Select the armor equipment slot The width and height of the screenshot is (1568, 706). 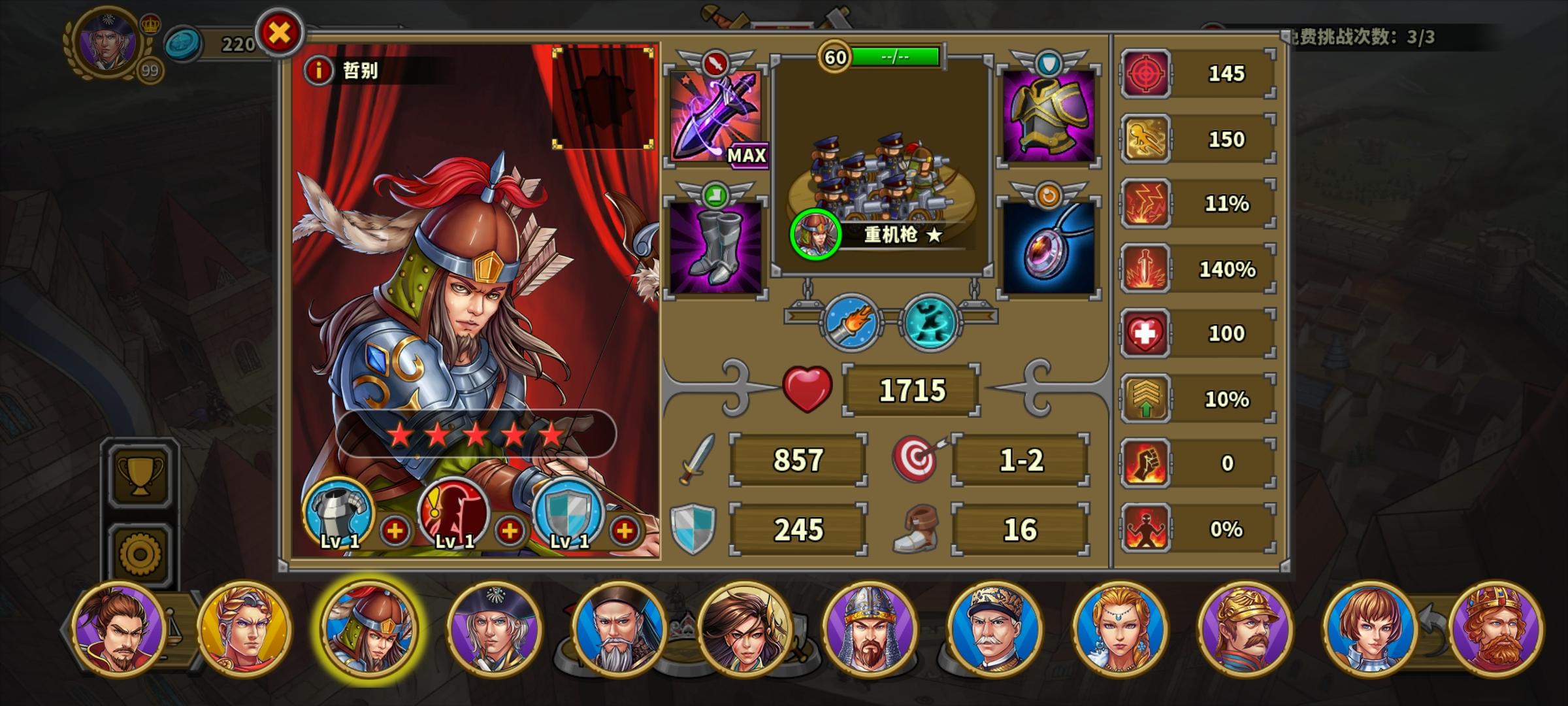click(x=1047, y=118)
